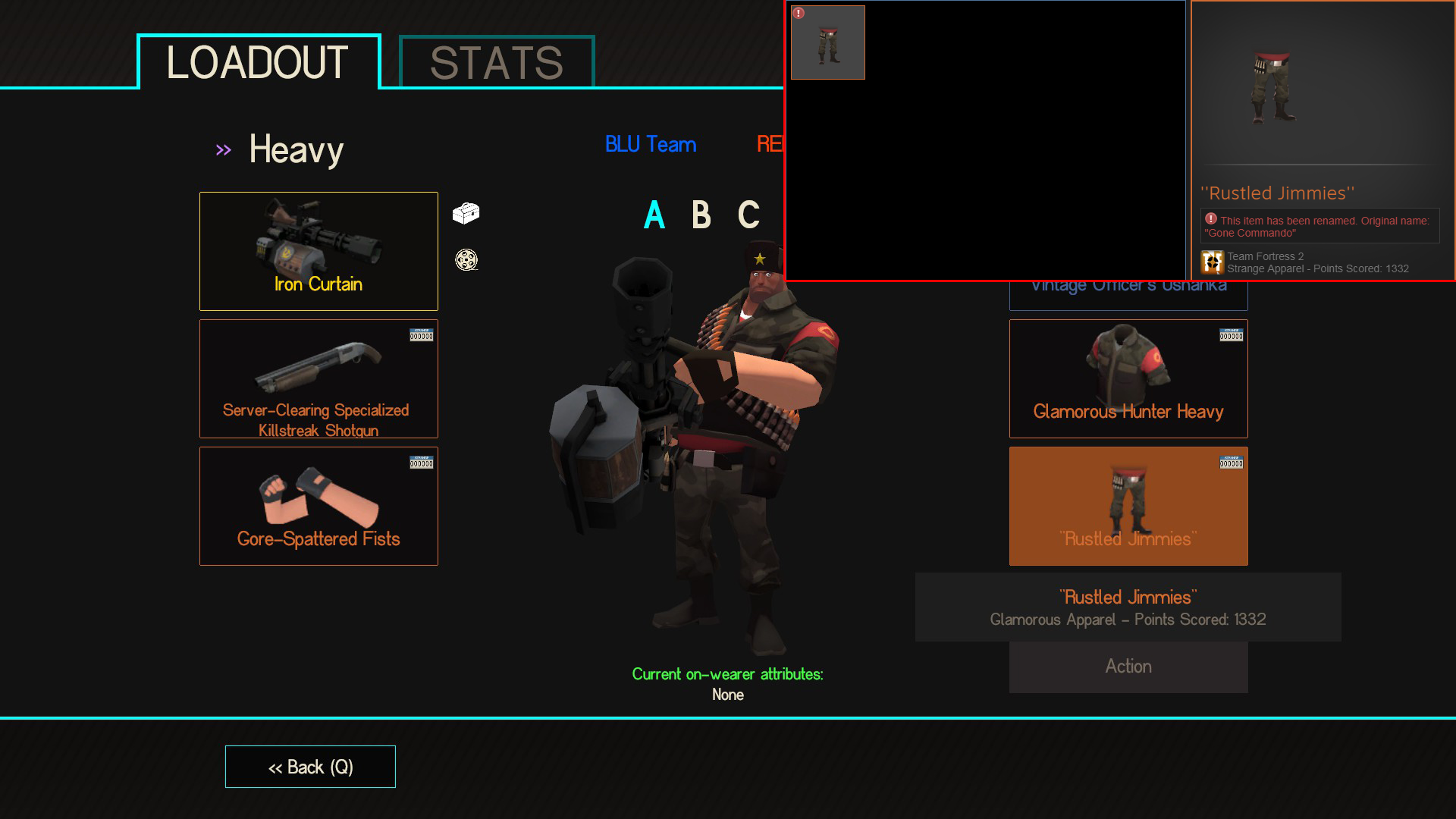Click the red alert icon on the item thumbnail
The image size is (1456, 819).
797,12
